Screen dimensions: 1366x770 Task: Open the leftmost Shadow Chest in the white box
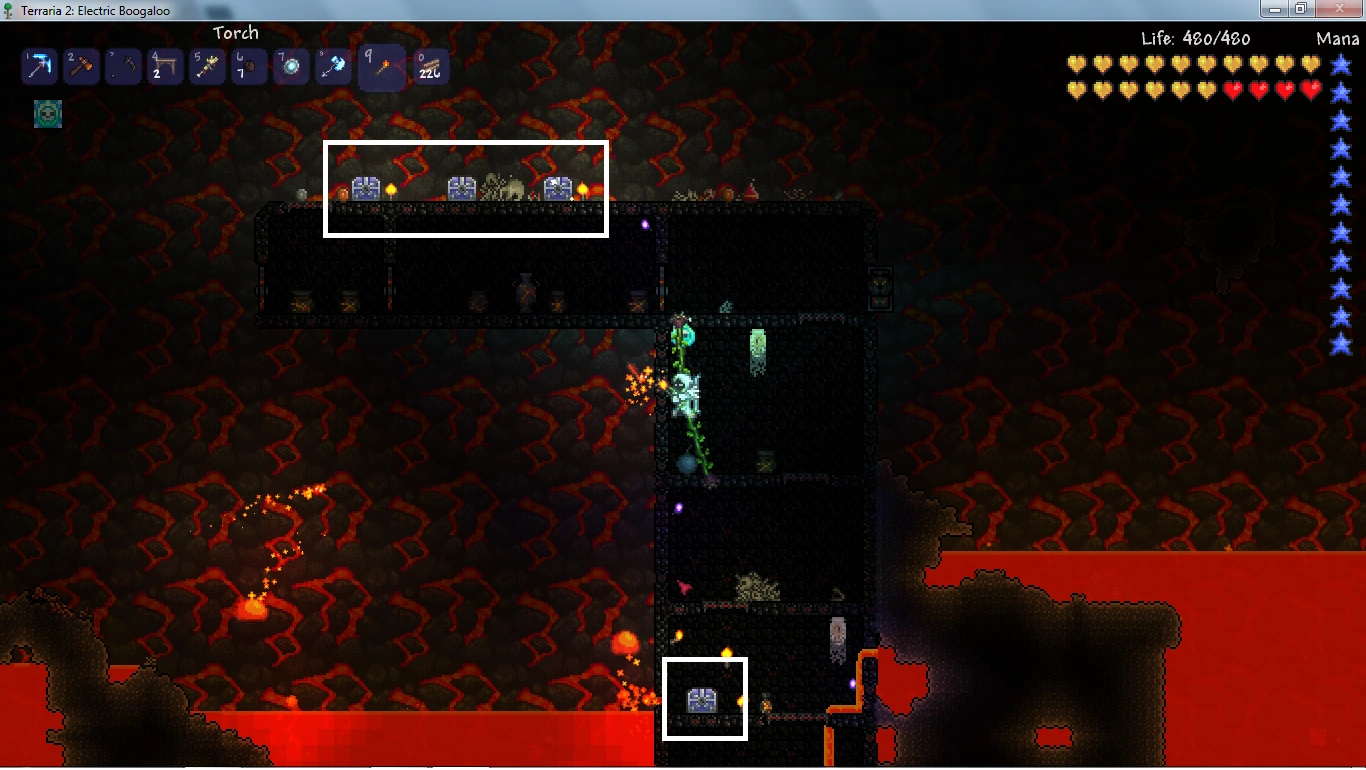(x=364, y=188)
